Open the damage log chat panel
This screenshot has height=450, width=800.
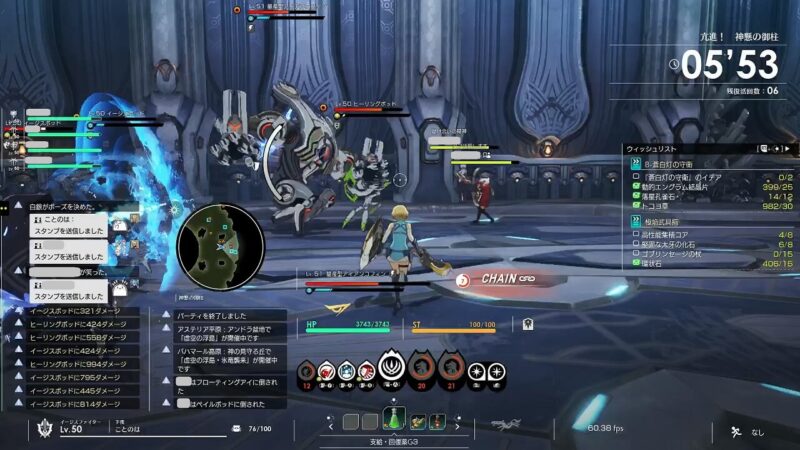(75, 360)
